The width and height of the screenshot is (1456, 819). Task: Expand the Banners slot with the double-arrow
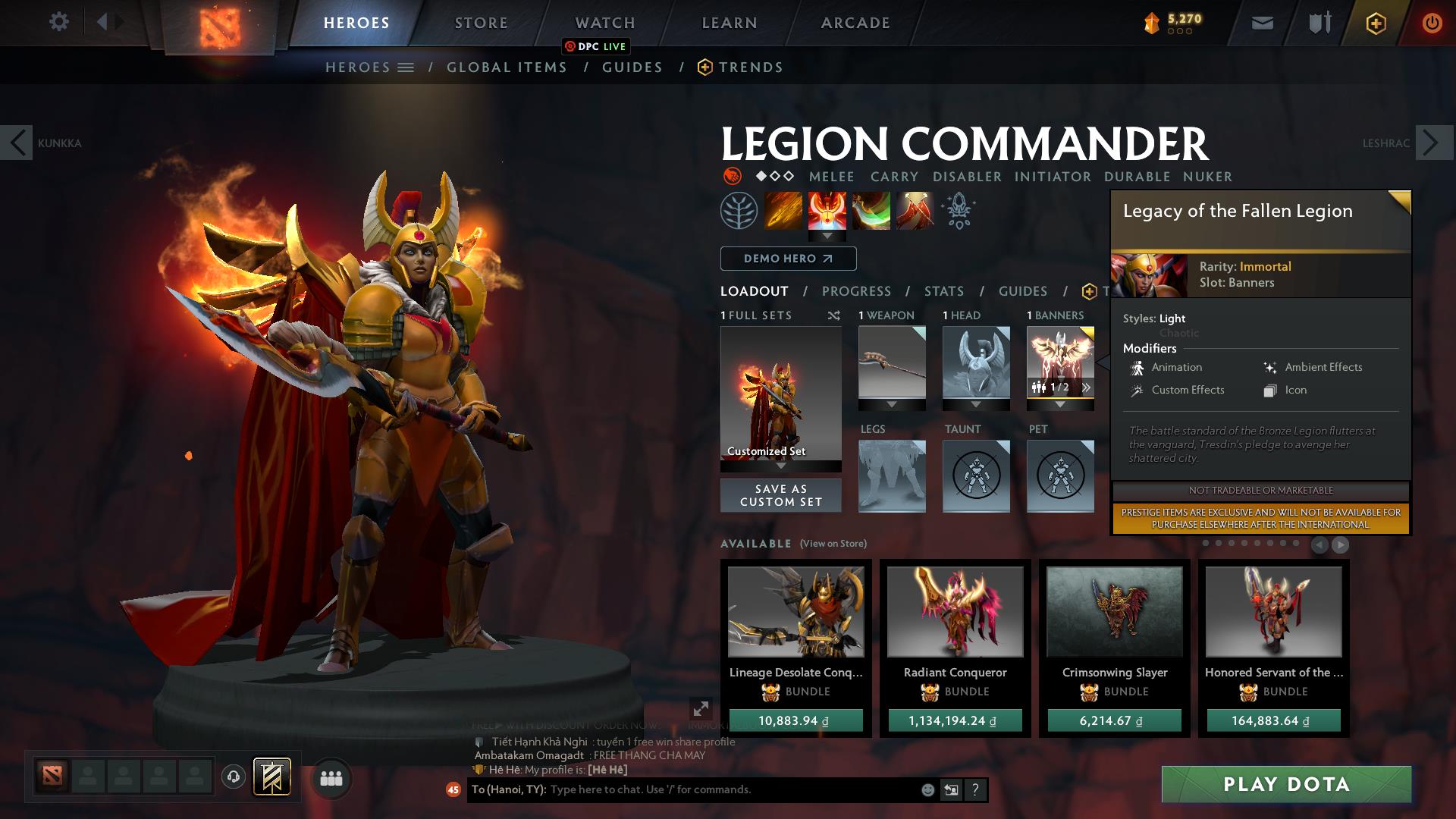pos(1087,387)
